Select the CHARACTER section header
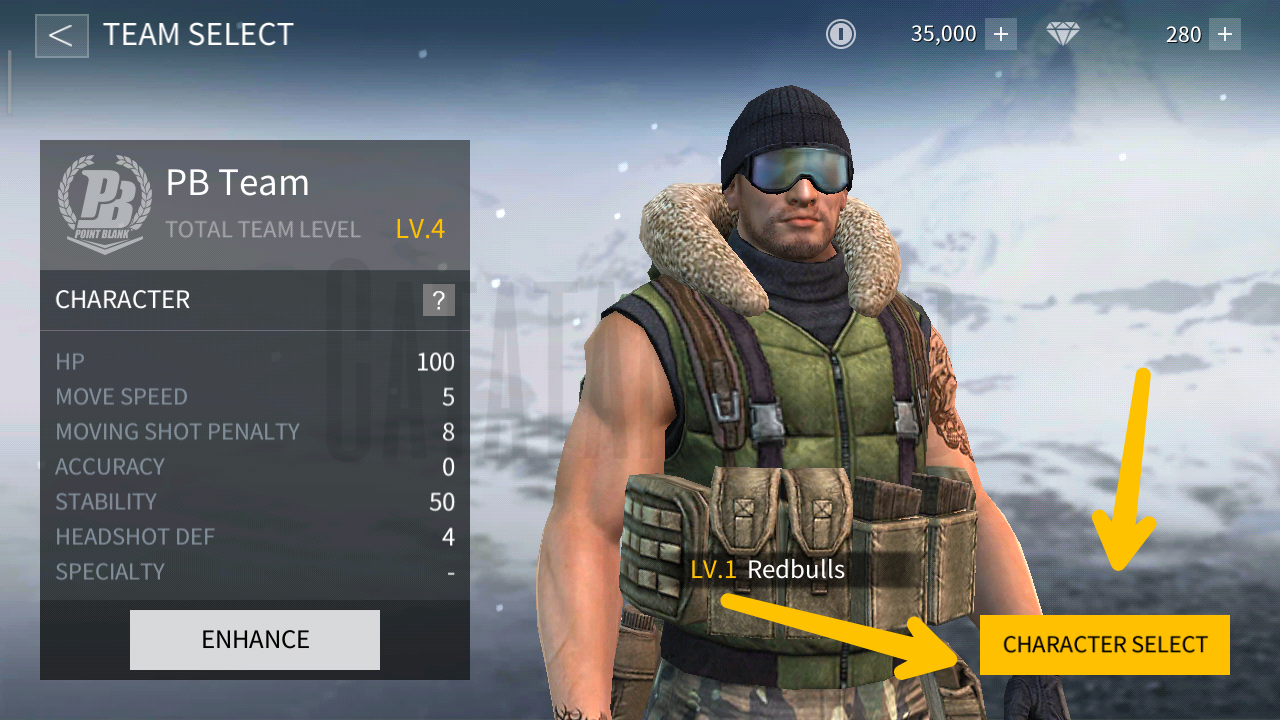Viewport: 1280px width, 720px height. pyautogui.click(x=122, y=299)
